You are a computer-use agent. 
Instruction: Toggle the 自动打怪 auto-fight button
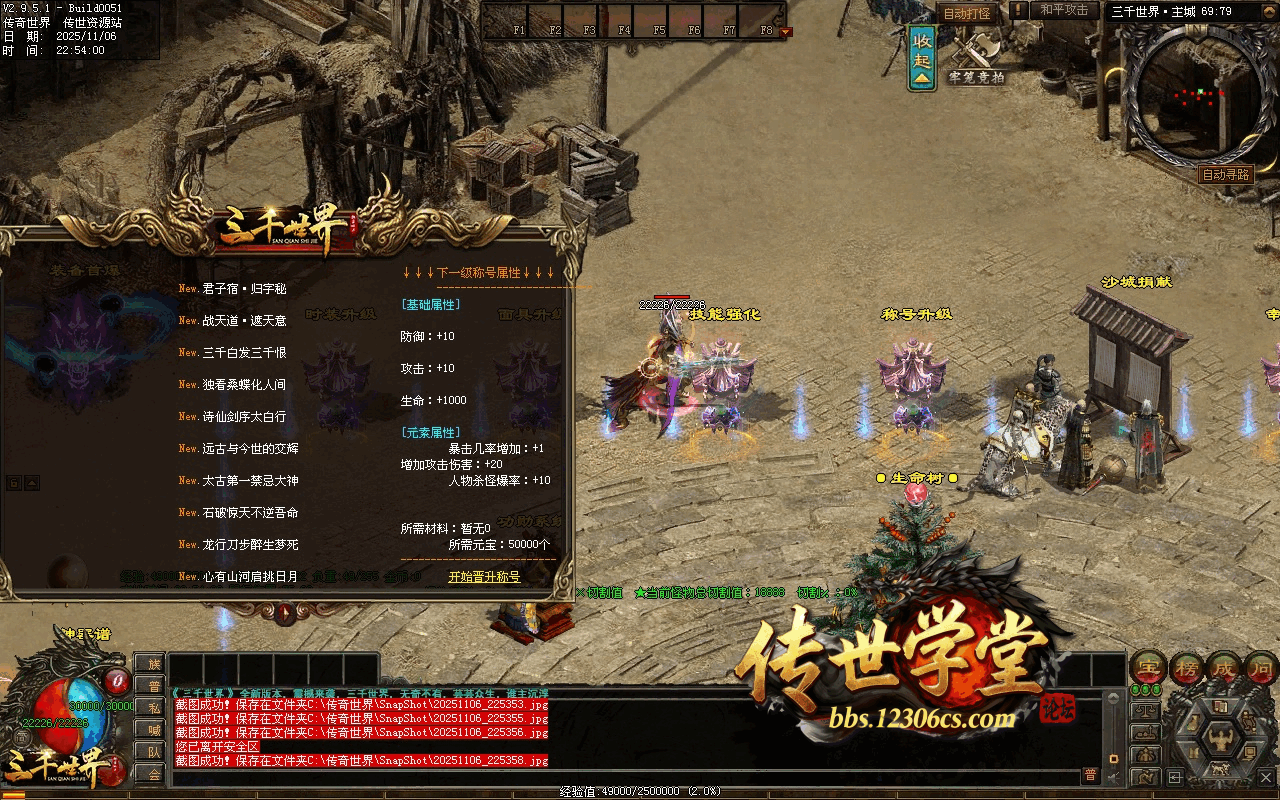pos(967,13)
